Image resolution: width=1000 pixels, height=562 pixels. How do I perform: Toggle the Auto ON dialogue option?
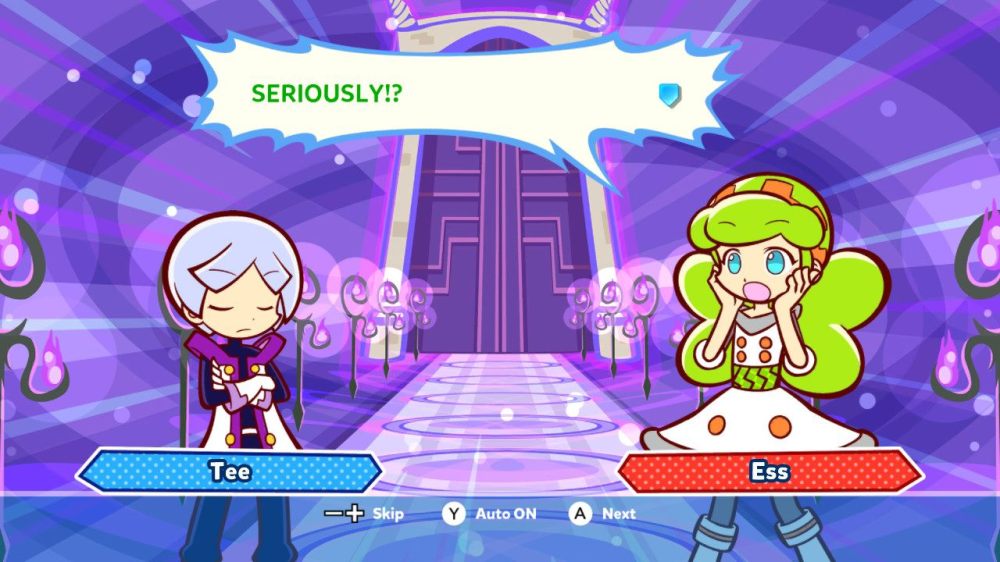click(x=491, y=514)
